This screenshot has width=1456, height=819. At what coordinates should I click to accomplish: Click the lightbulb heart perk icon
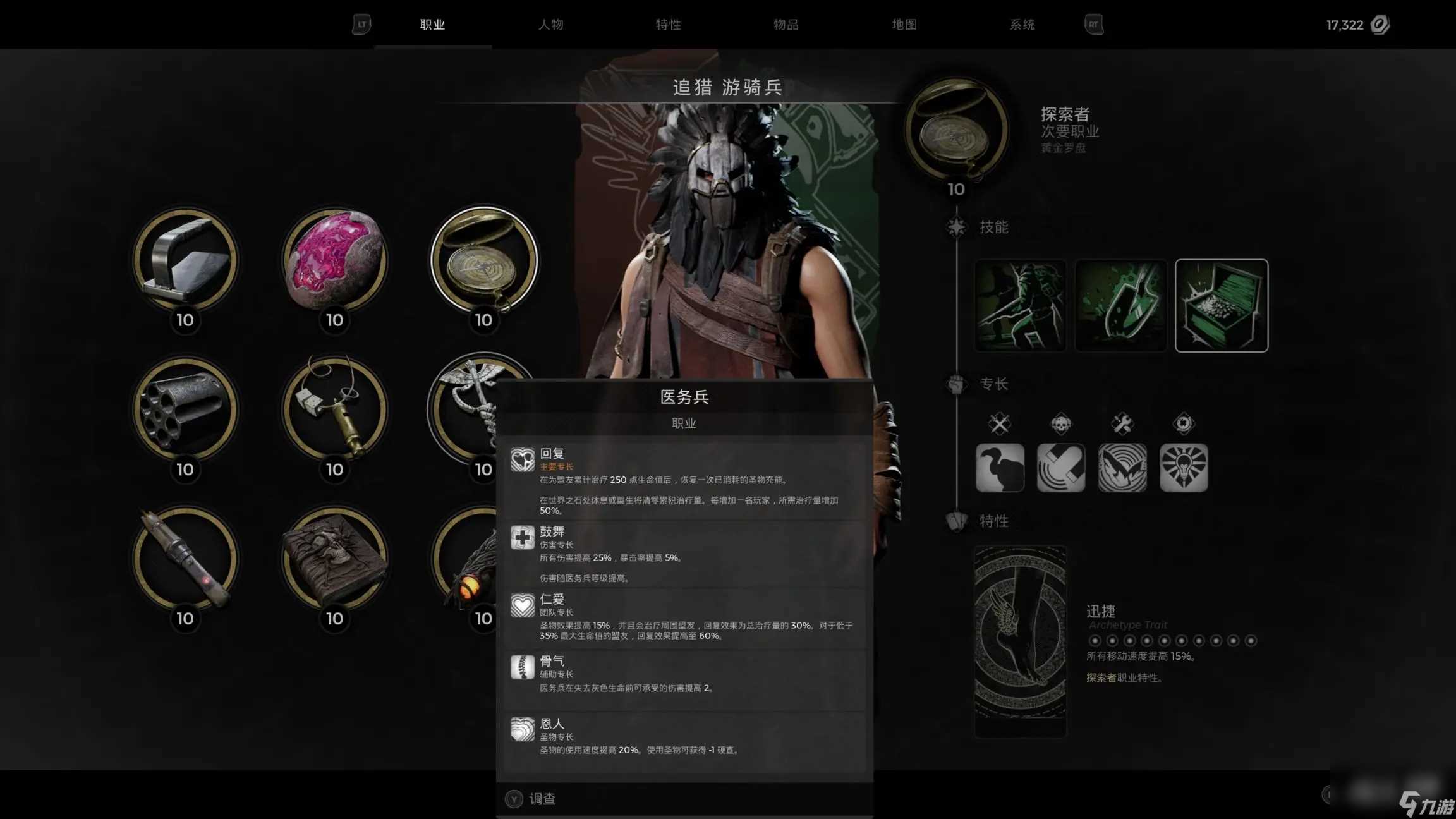point(1184,468)
